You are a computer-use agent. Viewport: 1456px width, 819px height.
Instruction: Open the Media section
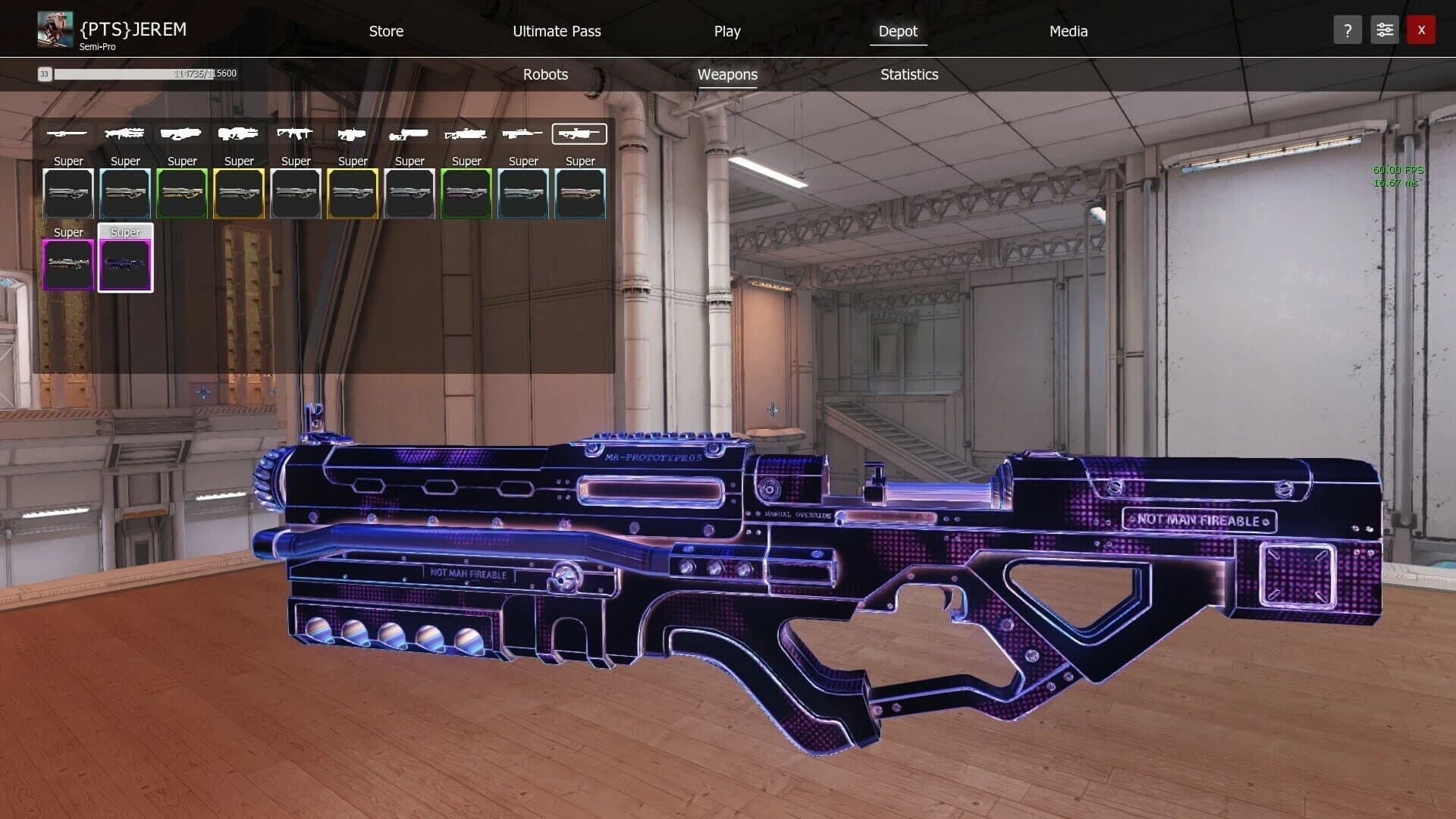point(1068,31)
